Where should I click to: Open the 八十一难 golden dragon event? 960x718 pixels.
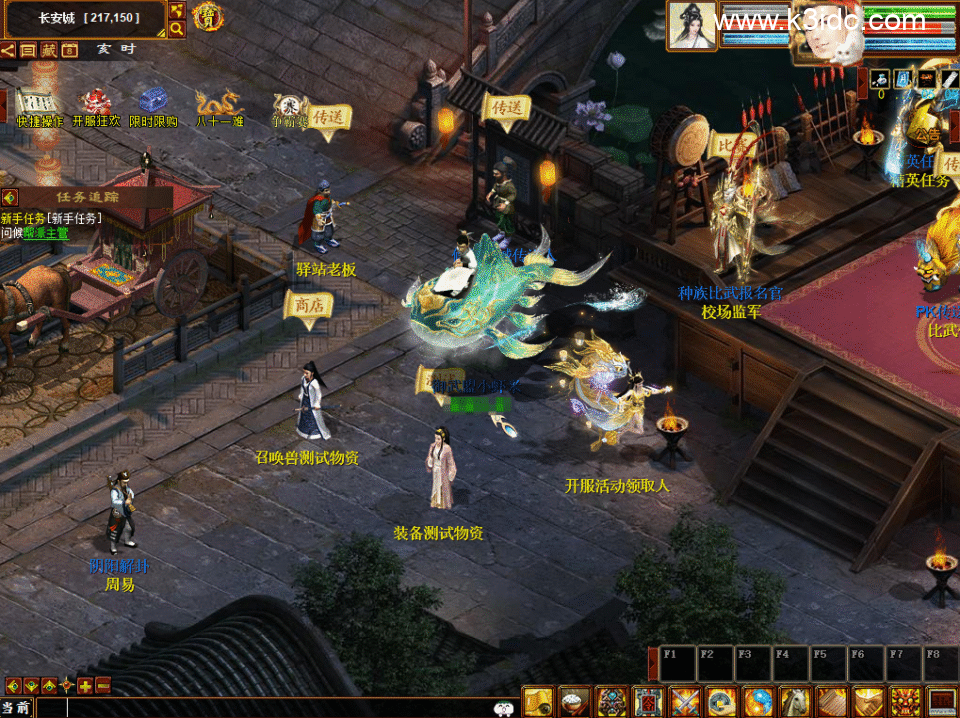click(x=219, y=102)
